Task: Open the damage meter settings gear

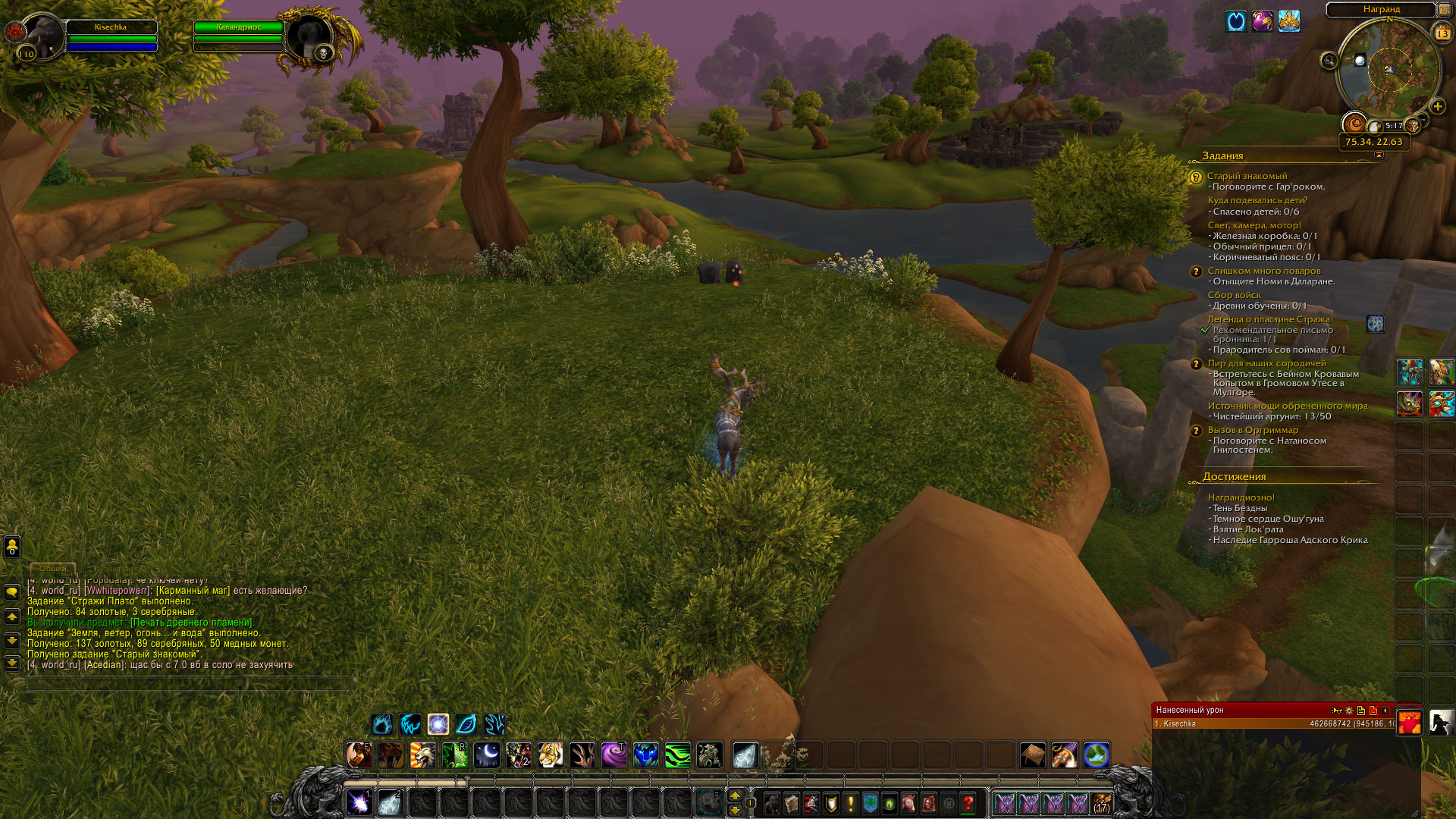Action: point(1348,711)
